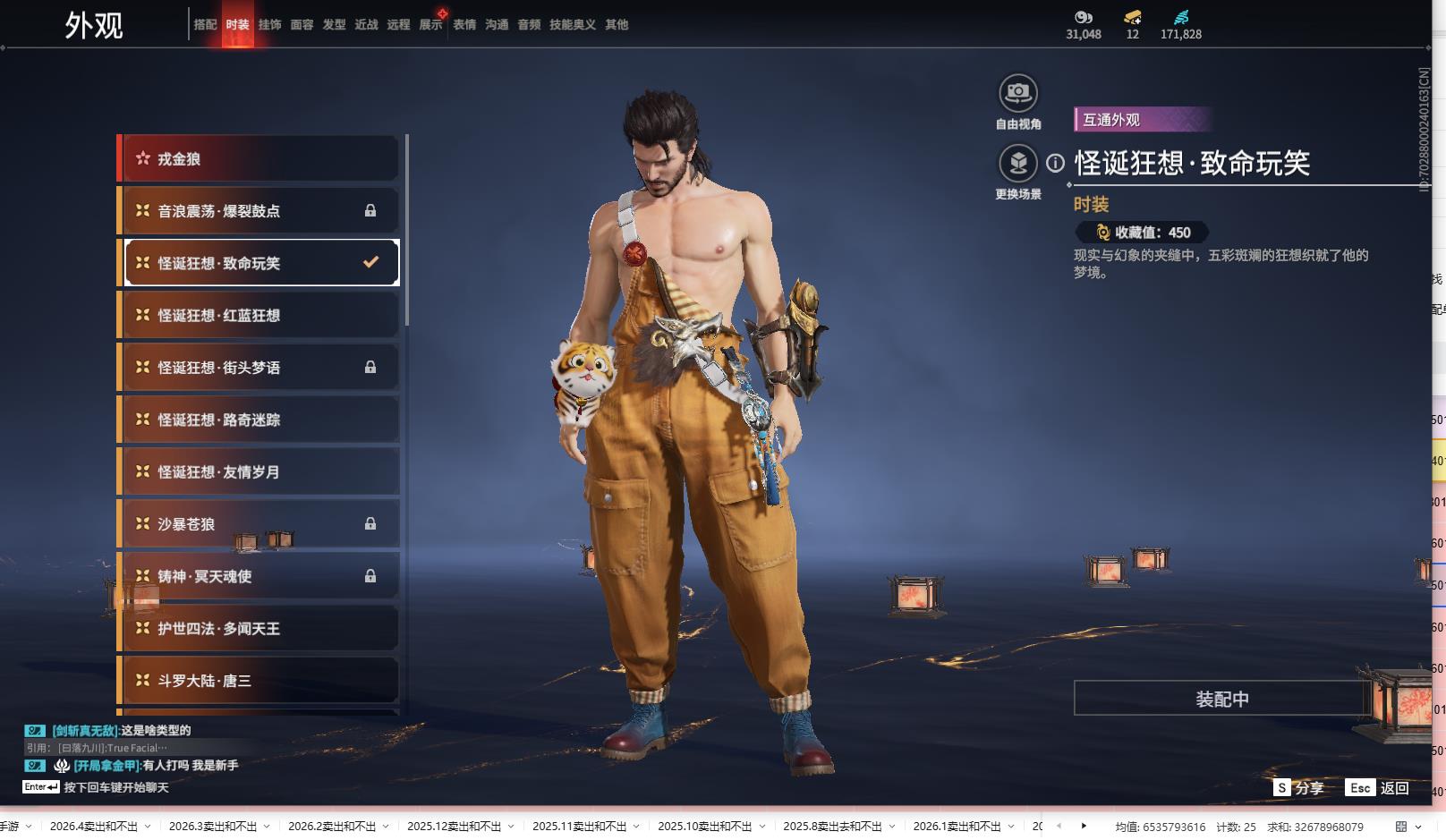Enable the 自由视角 free camera
This screenshot has height=840, width=1446.
(x=1018, y=93)
